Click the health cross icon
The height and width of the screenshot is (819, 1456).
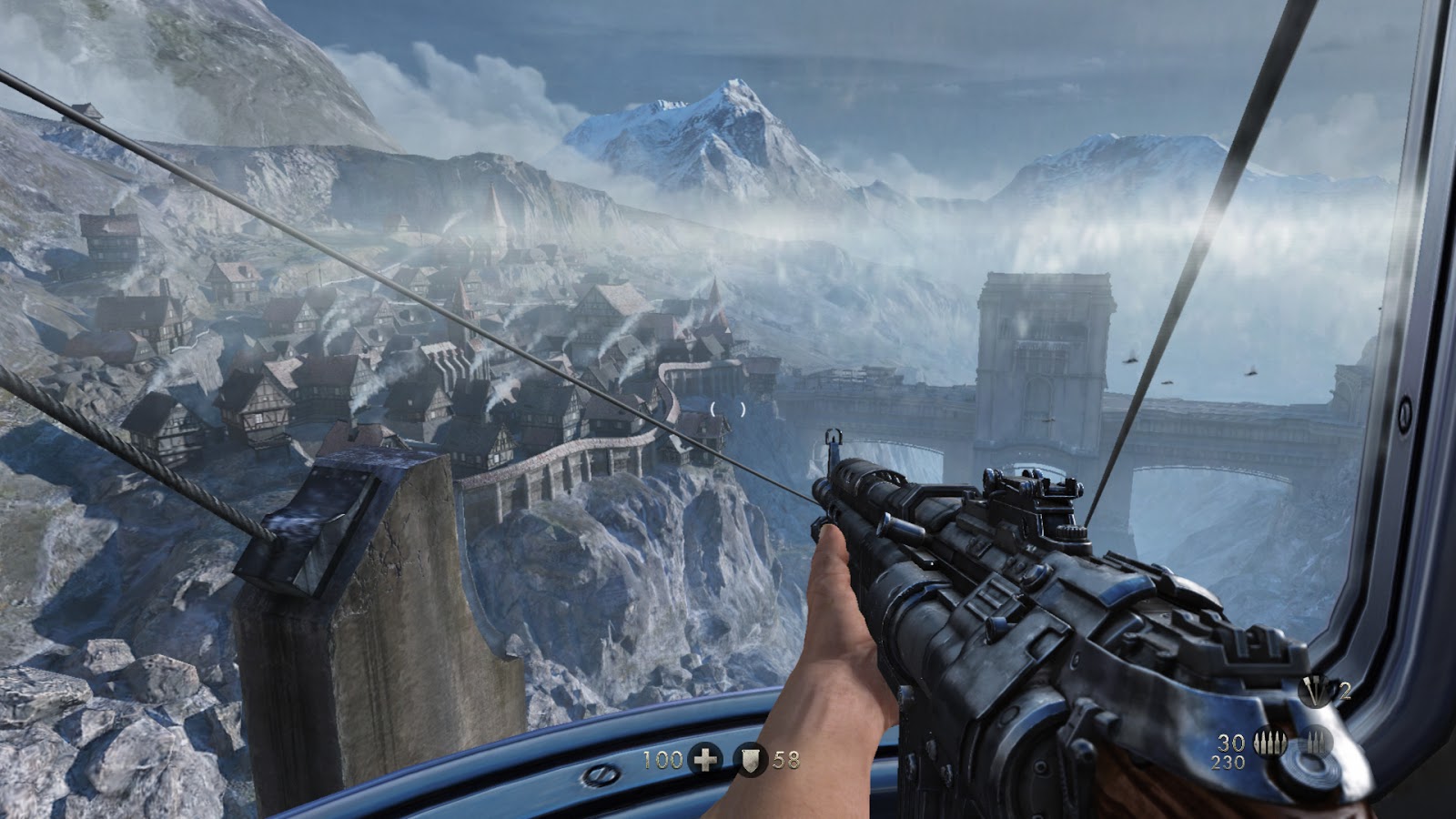coord(704,758)
